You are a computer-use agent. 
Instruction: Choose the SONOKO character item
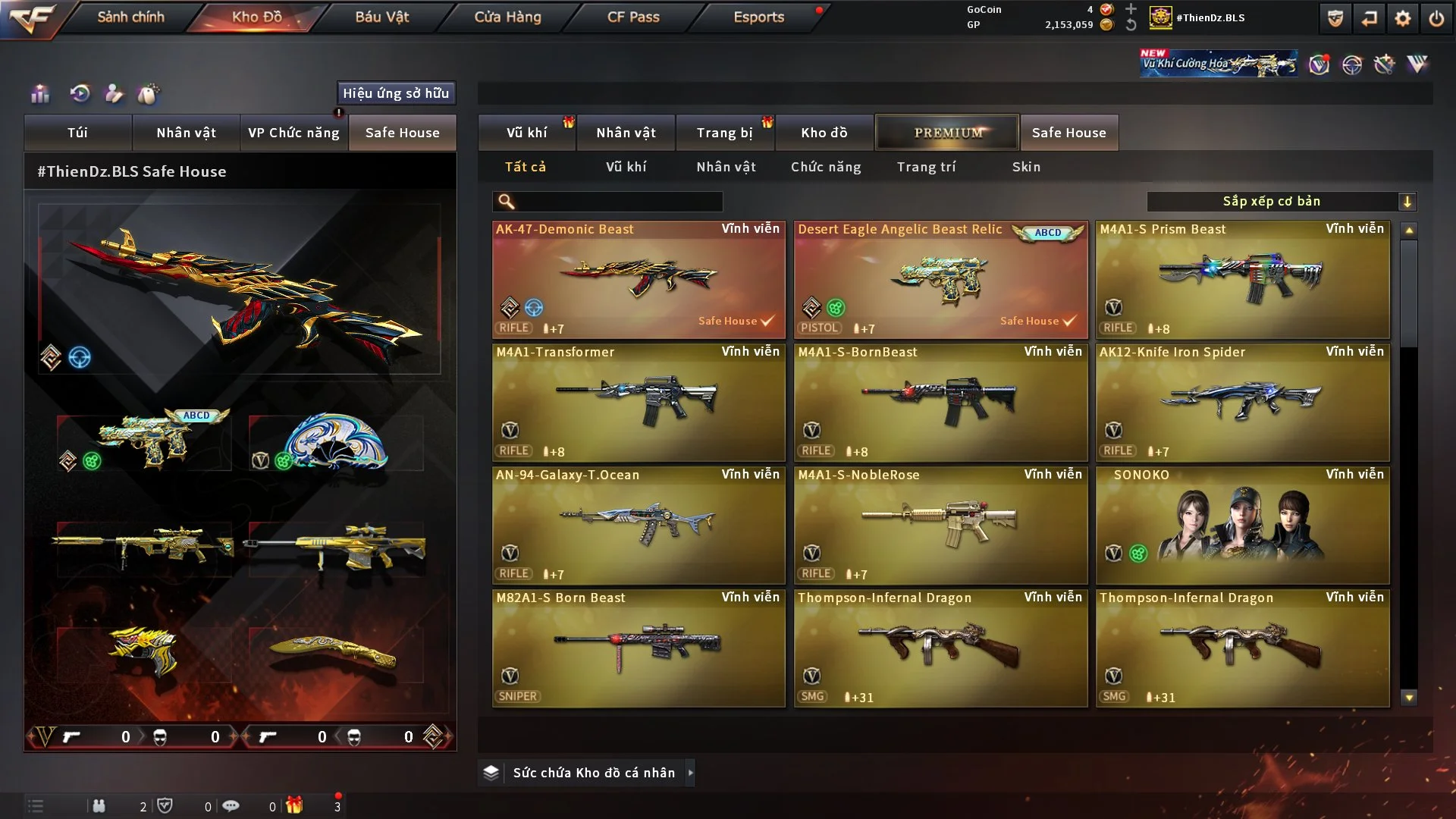coord(1242,525)
